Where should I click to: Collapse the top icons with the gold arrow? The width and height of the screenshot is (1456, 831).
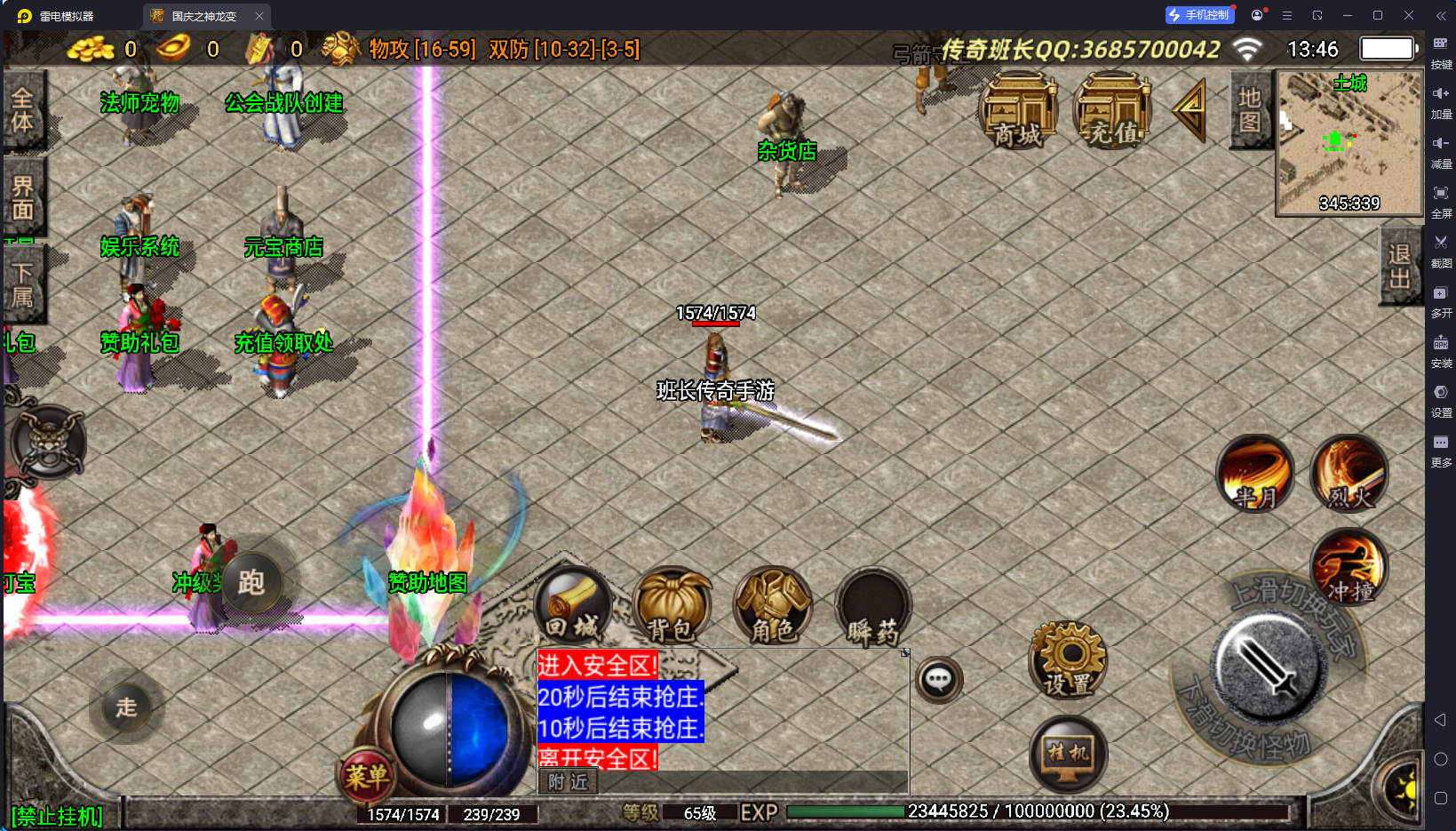click(1189, 111)
